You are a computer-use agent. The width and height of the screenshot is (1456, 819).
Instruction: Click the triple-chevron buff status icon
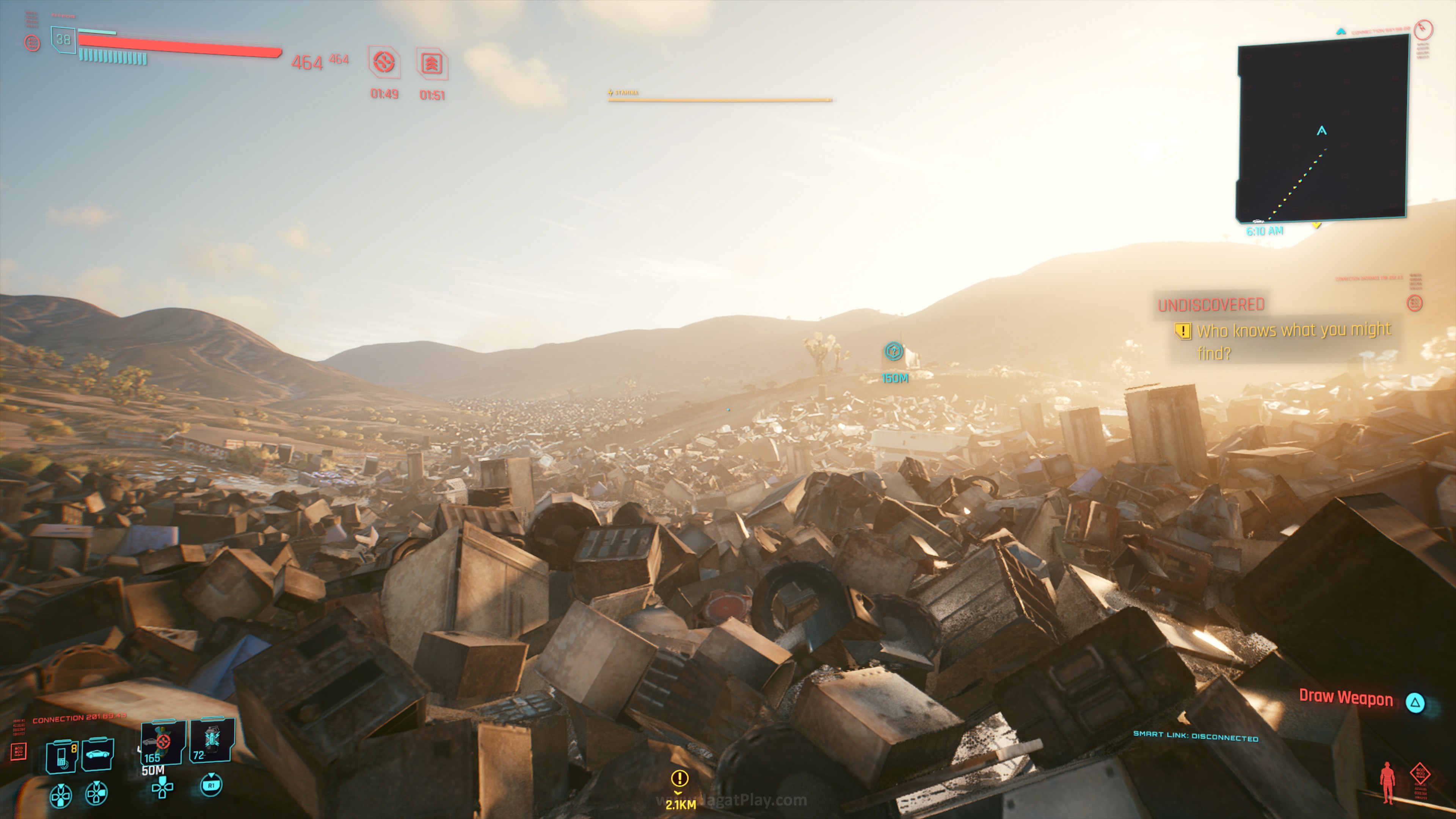pyautogui.click(x=432, y=63)
